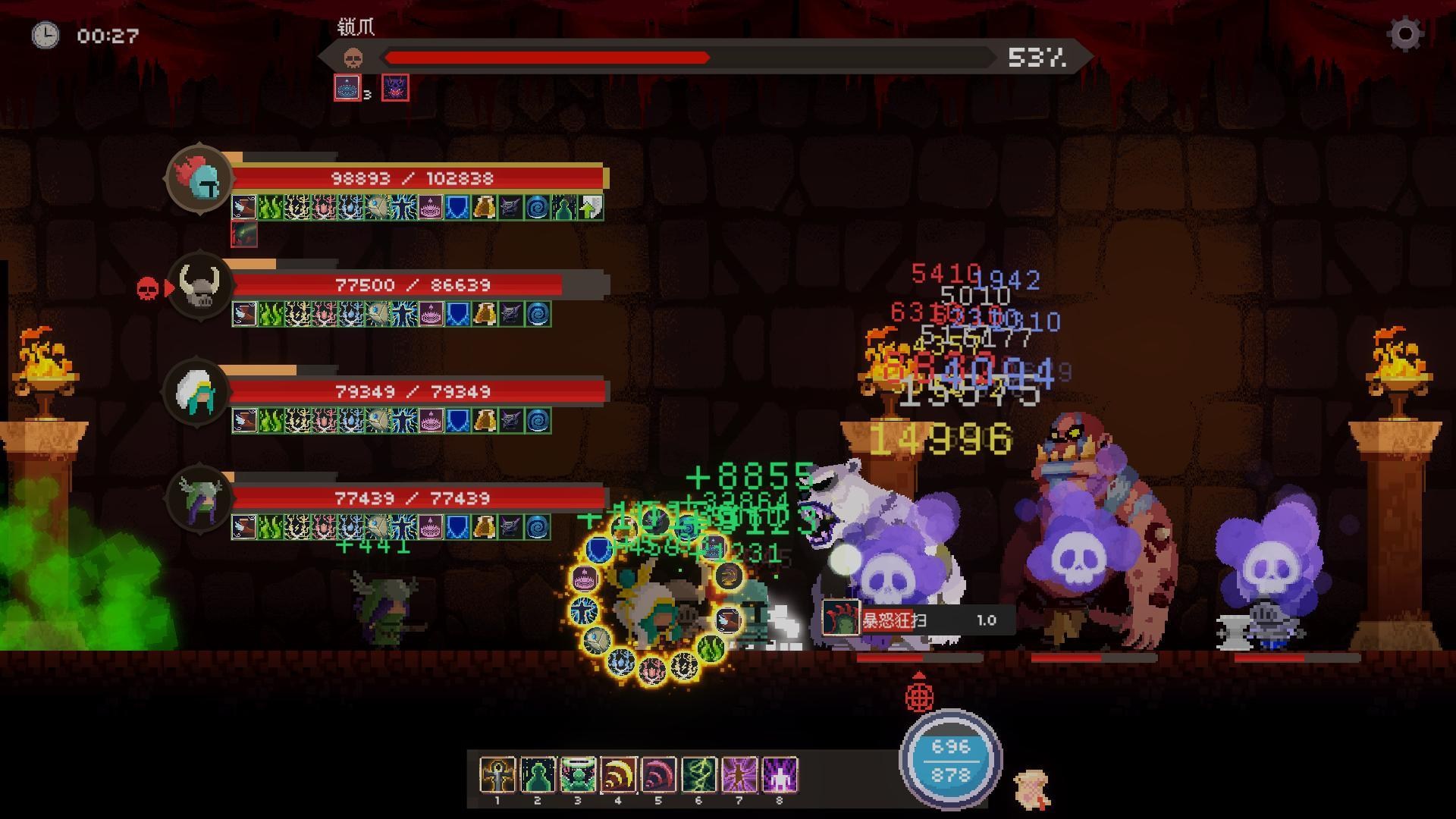Select hotbar skill 1, the golden ankh
This screenshot has height=819, width=1456.
click(x=497, y=773)
